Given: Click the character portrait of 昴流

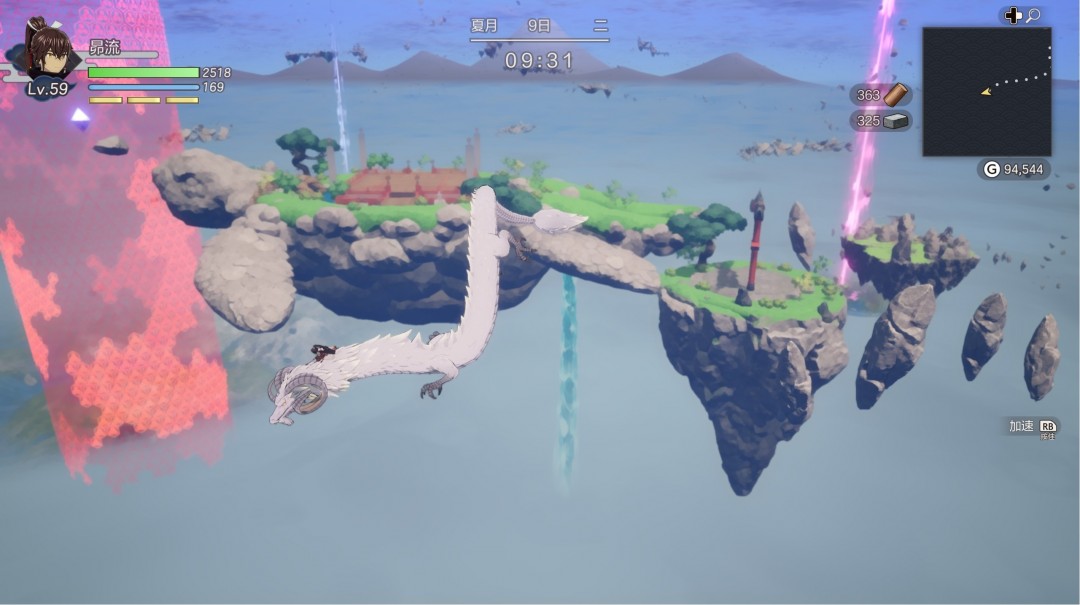Looking at the screenshot, I should (47, 52).
